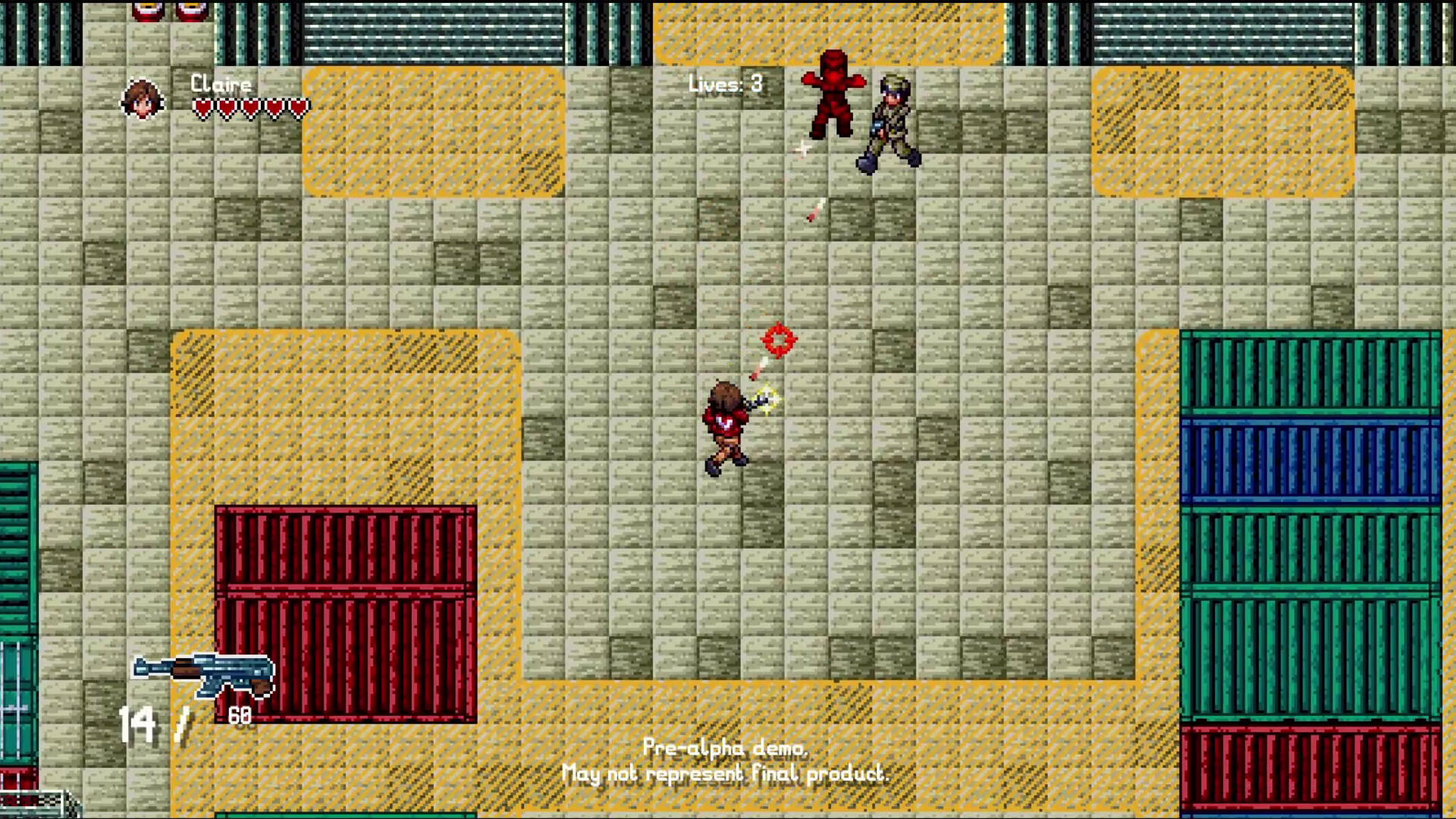The width and height of the screenshot is (1456, 819).
Task: Click the second red can pickup at the top
Action: (190, 11)
